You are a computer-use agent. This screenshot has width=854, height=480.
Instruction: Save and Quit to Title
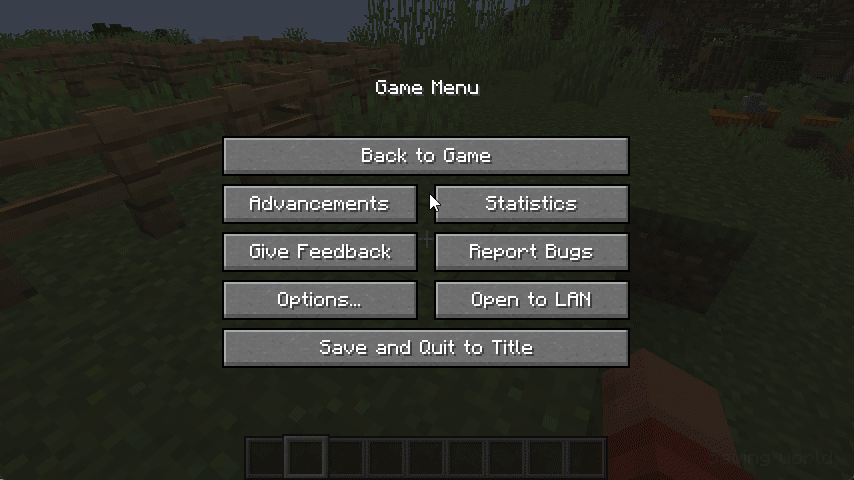tap(426, 348)
